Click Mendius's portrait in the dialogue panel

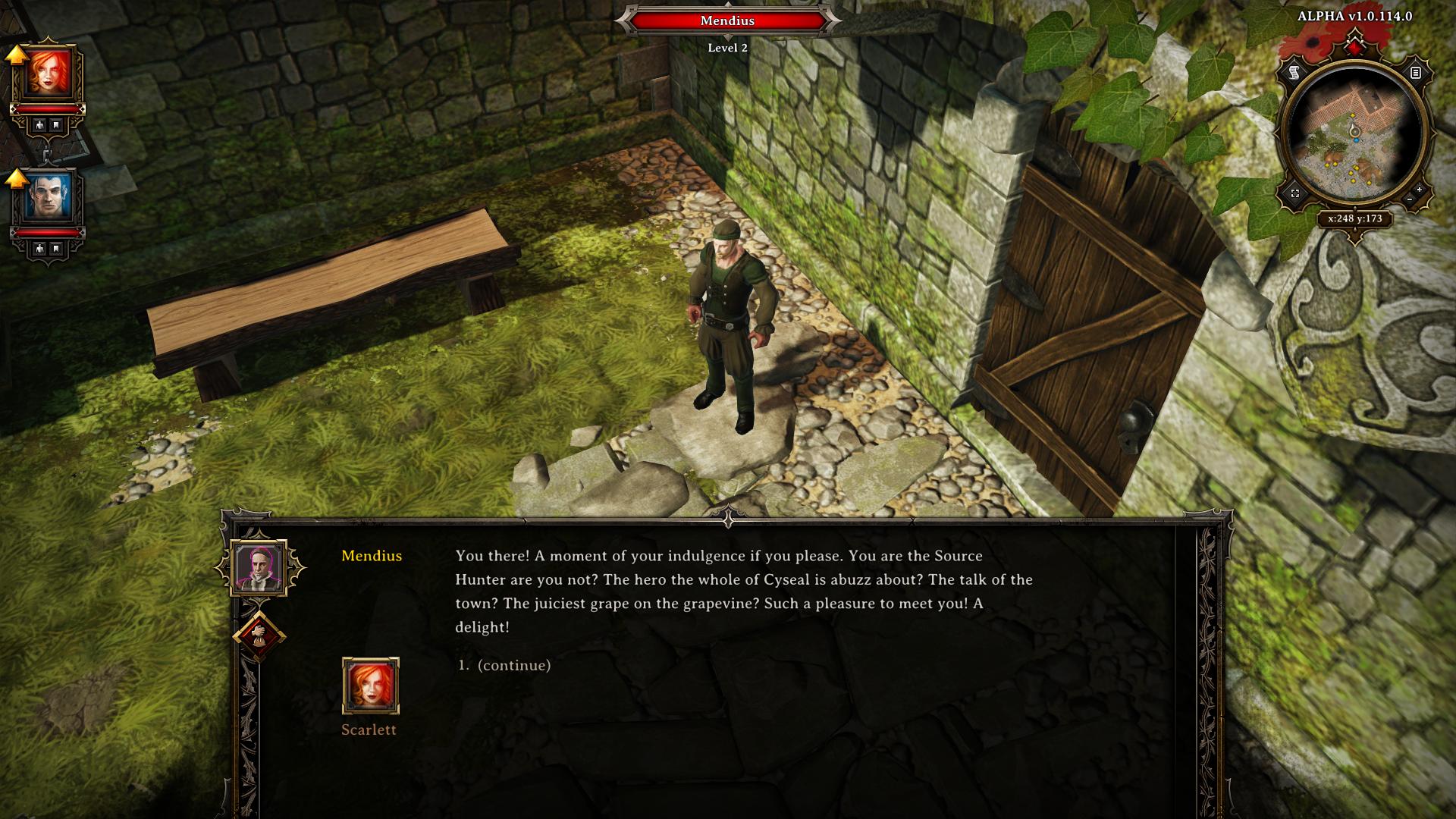pyautogui.click(x=259, y=567)
